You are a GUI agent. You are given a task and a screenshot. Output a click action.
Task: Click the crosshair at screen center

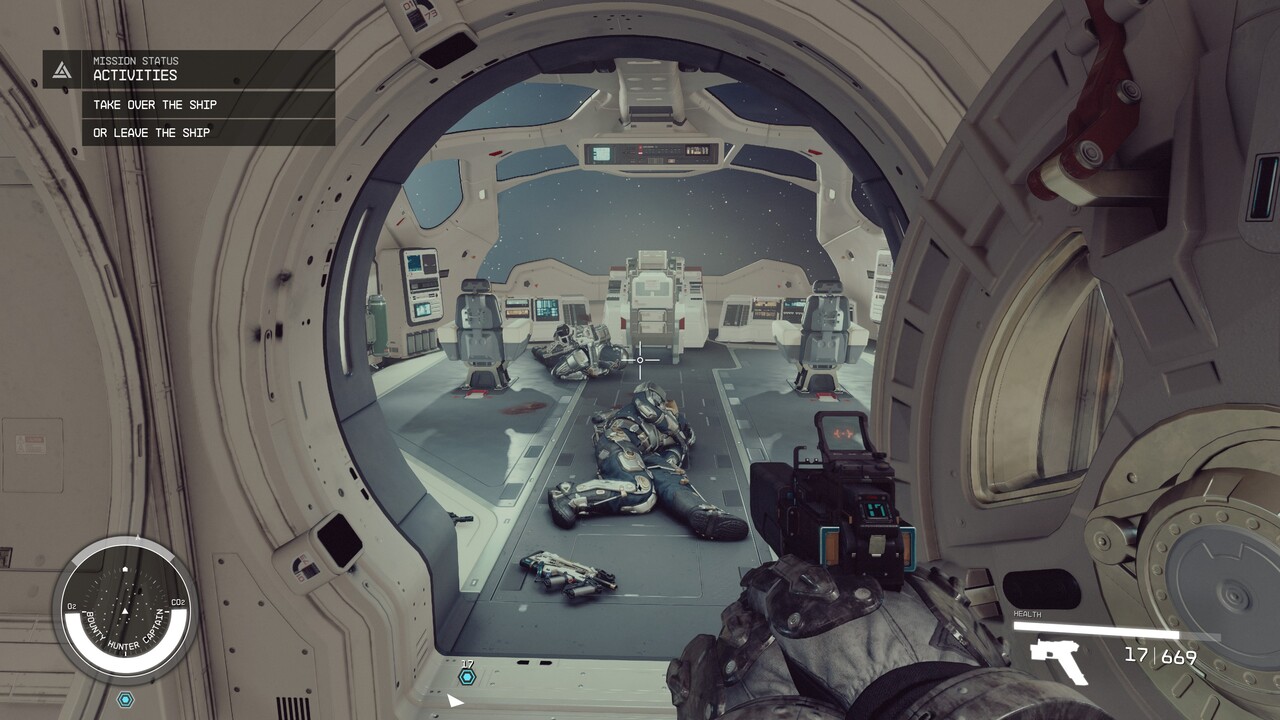639,358
